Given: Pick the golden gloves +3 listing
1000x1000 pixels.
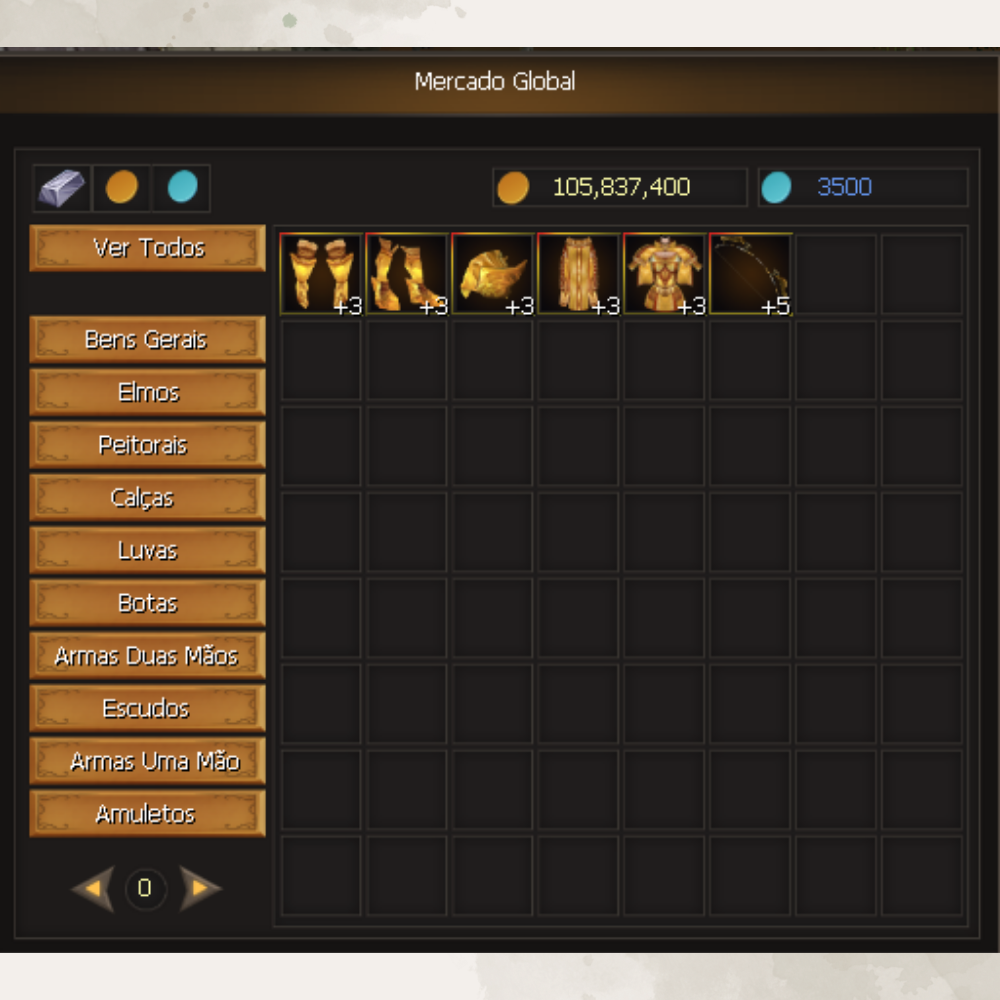Looking at the screenshot, I should 321,275.
